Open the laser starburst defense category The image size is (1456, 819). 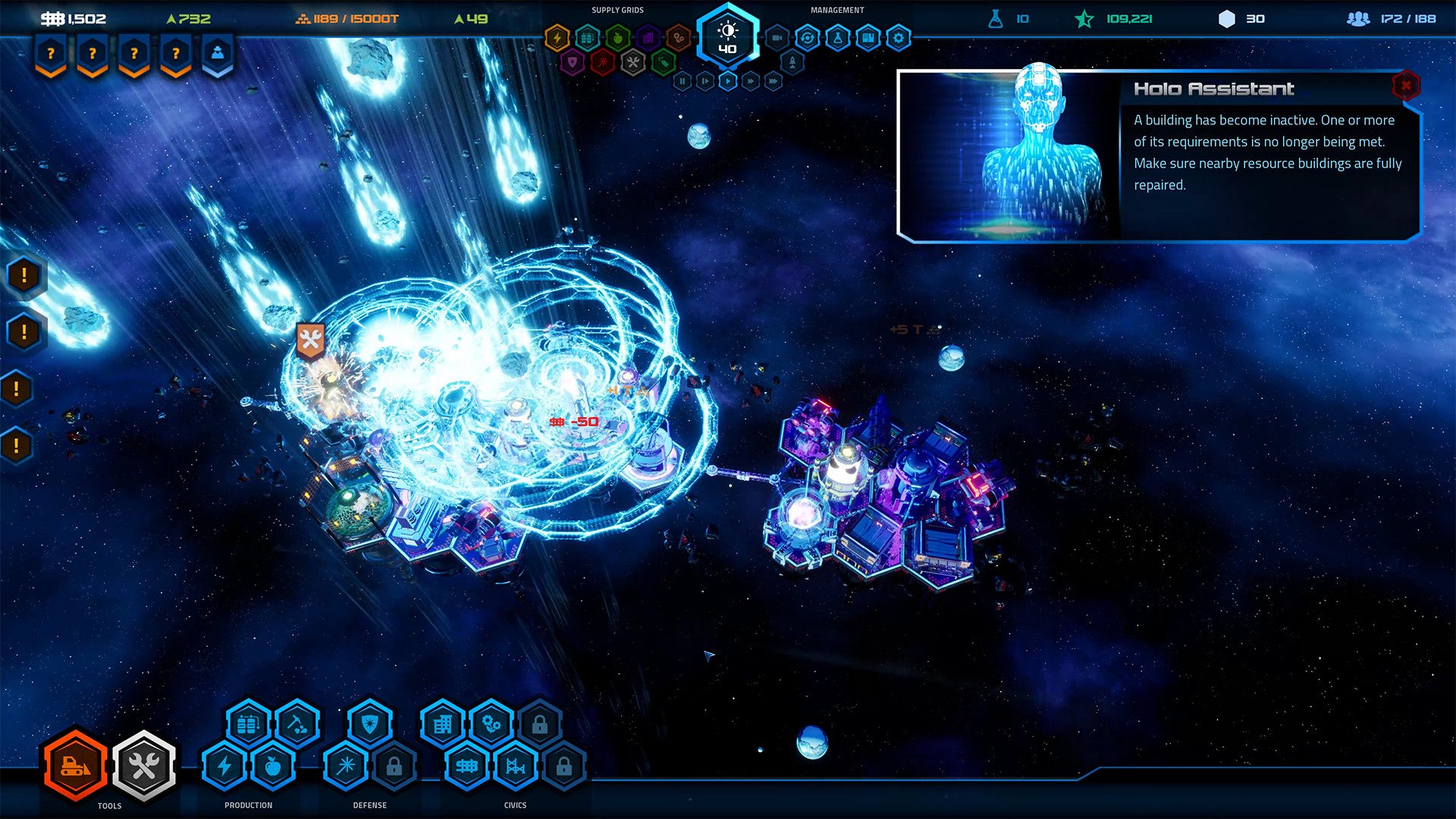click(346, 766)
